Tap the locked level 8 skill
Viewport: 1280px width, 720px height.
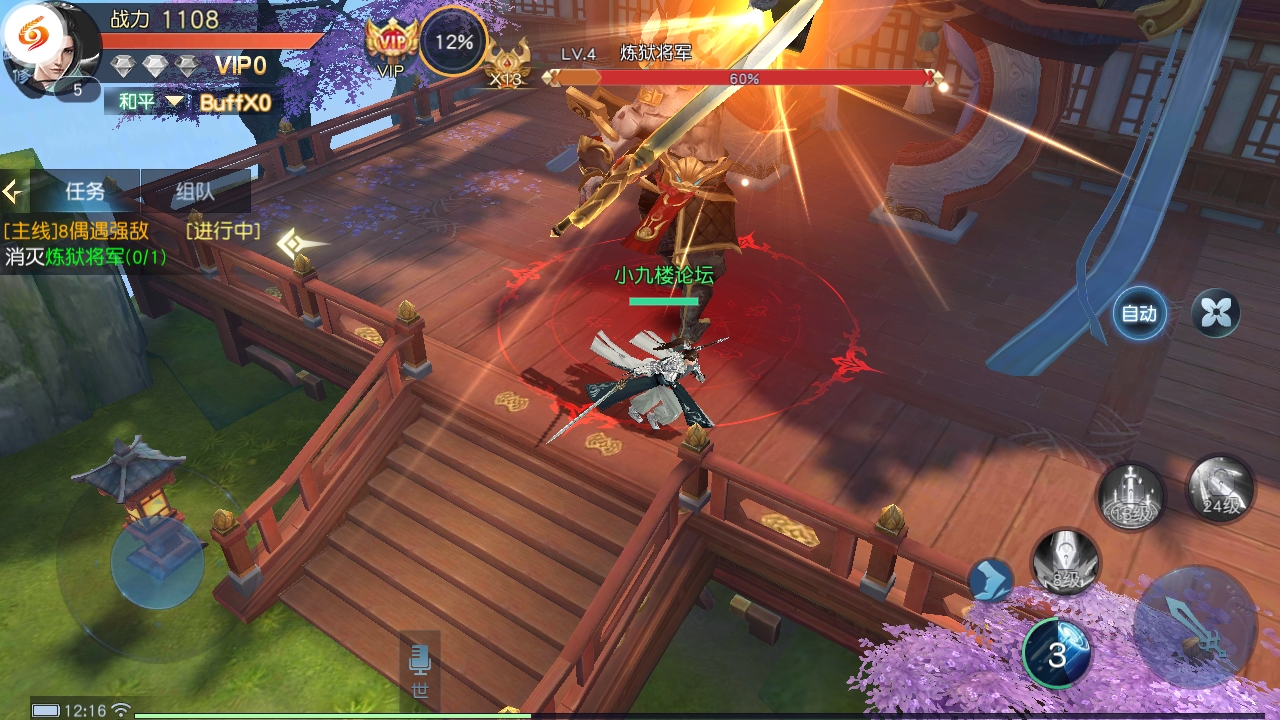[x=1065, y=562]
